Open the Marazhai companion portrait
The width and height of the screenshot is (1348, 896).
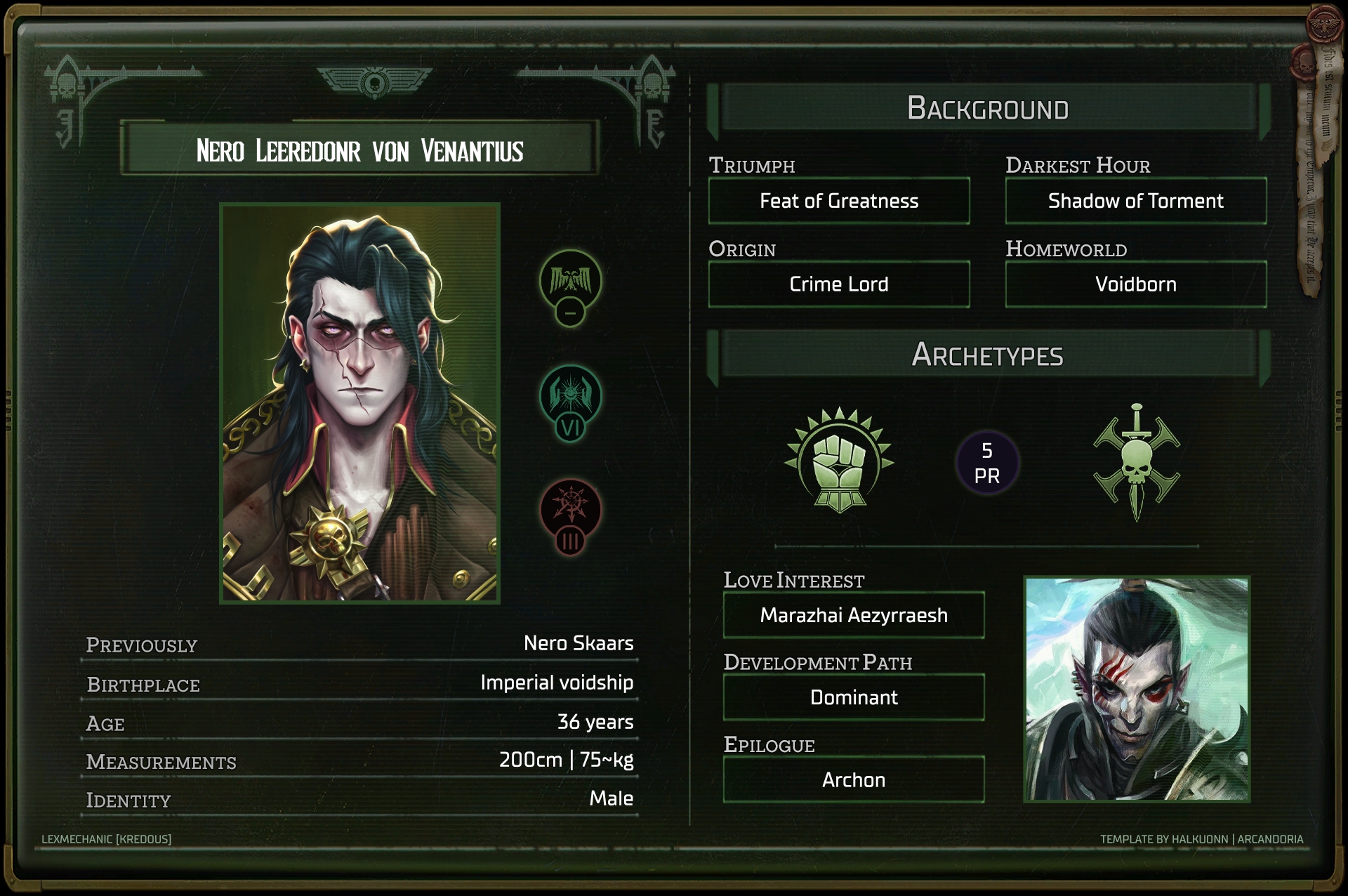1137,689
